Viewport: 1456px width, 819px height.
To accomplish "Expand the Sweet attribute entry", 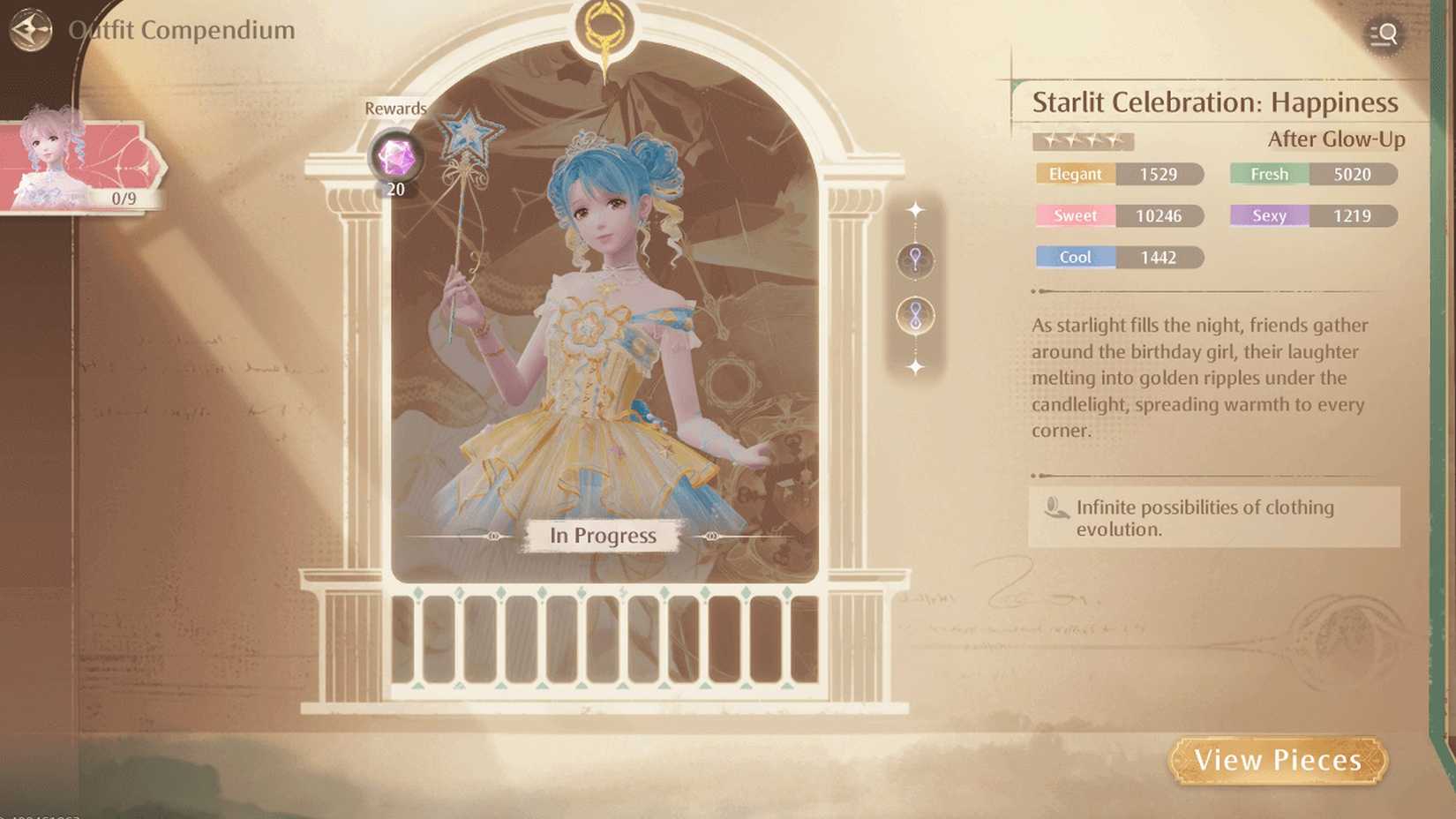I will (x=1119, y=215).
